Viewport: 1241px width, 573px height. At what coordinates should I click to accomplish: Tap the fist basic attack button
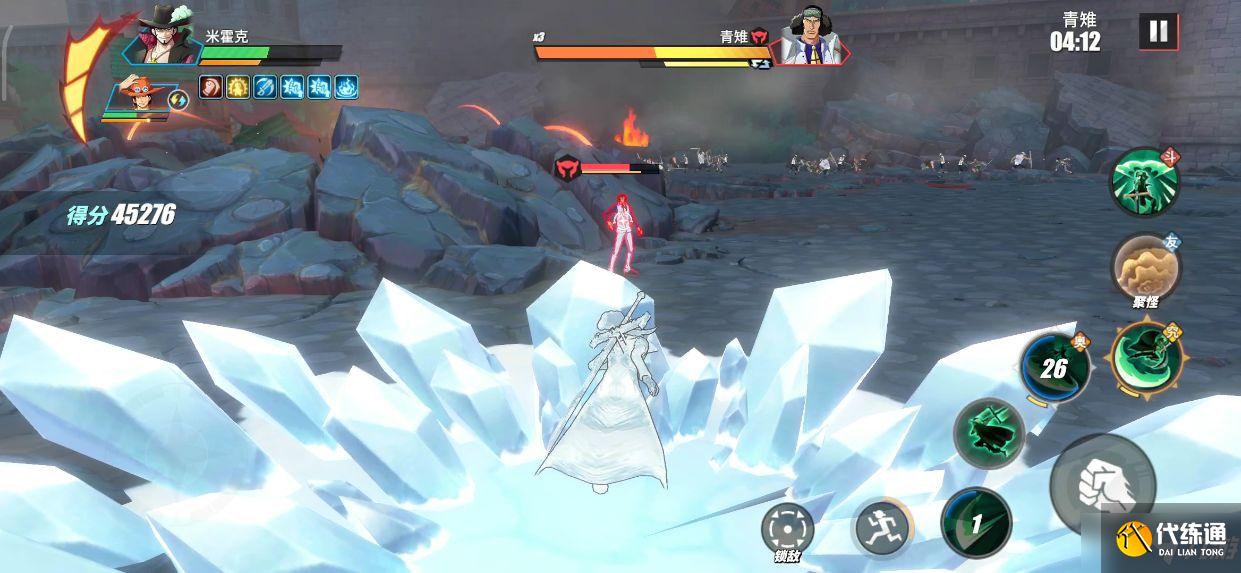coord(1103,485)
